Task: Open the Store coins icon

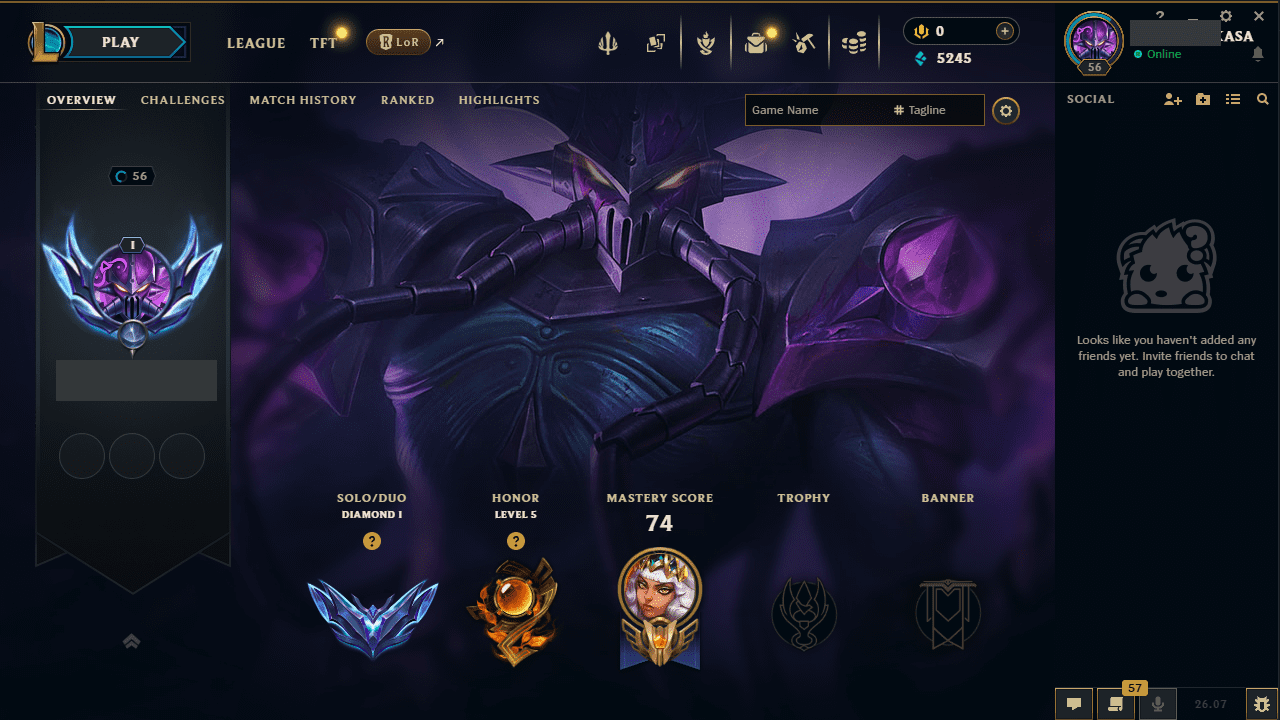Action: click(x=855, y=42)
